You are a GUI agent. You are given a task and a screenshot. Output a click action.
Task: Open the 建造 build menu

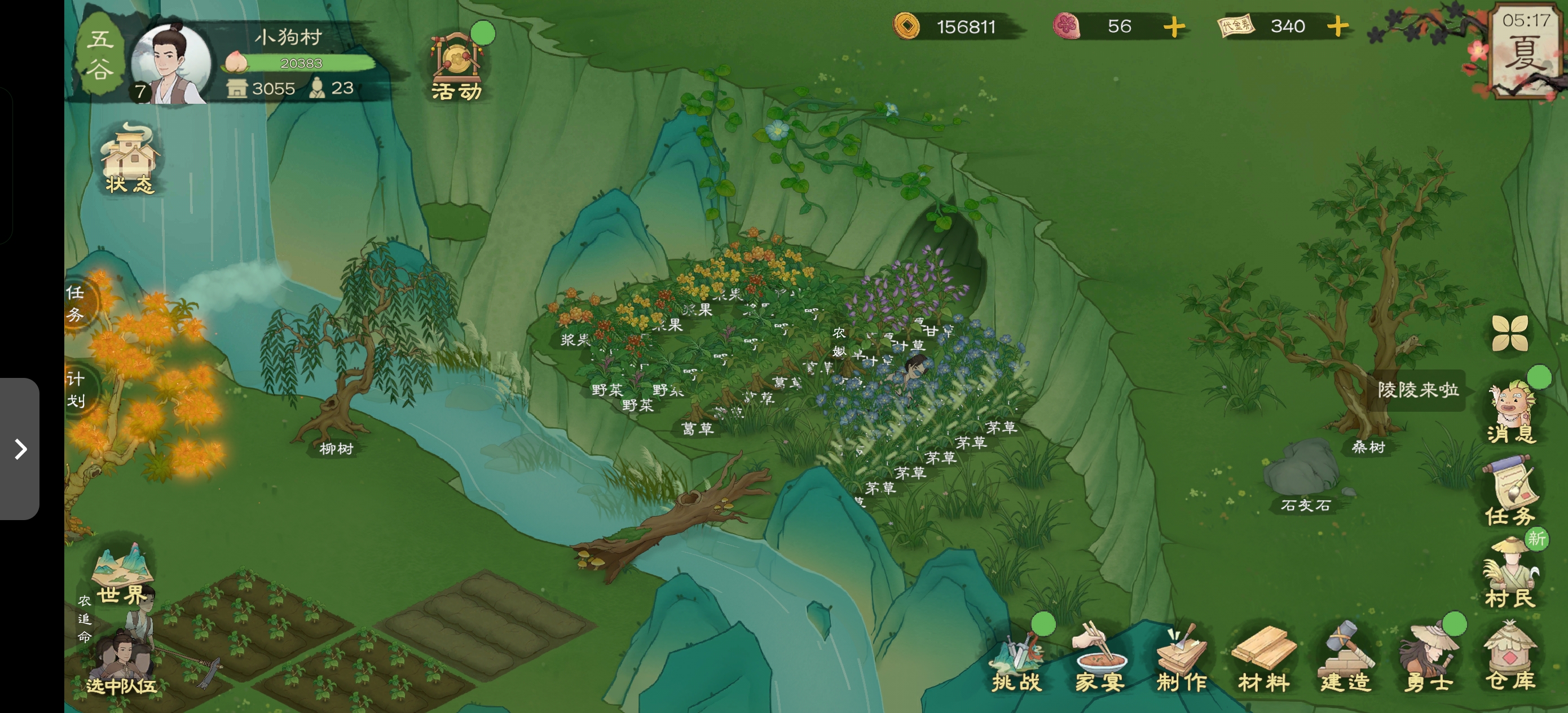click(1346, 661)
